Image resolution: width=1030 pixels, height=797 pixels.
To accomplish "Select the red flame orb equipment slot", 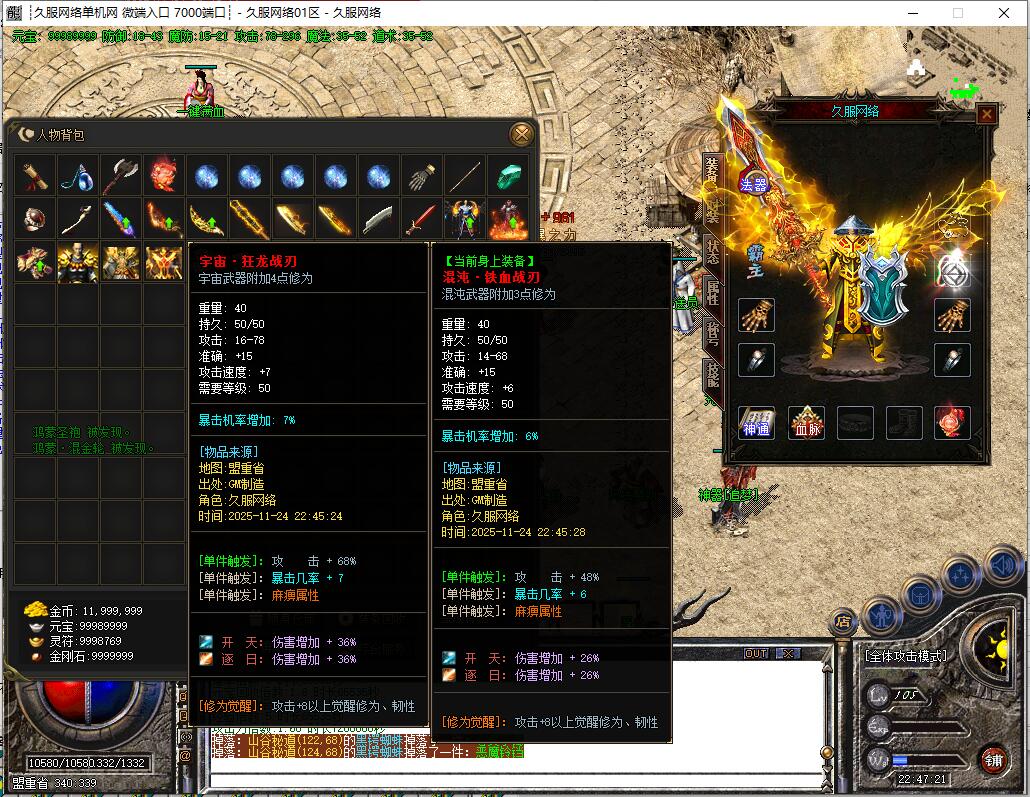I will click(951, 422).
